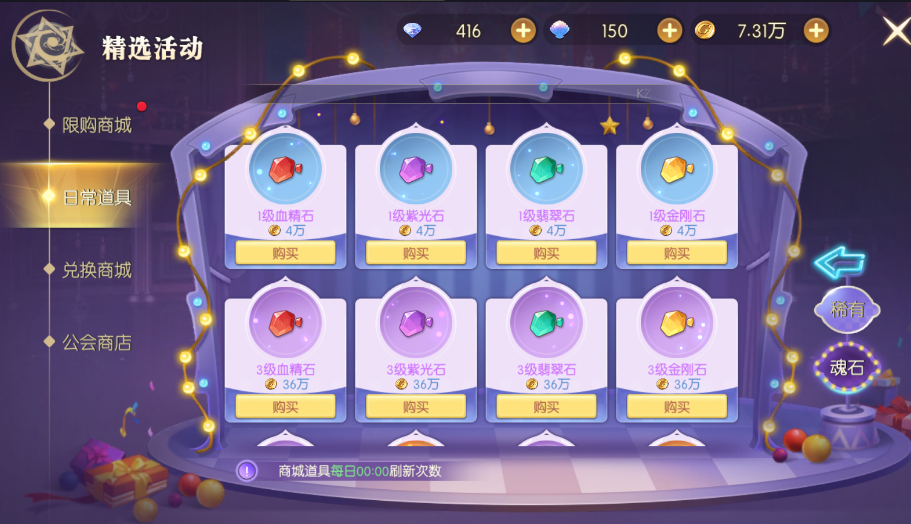Add more blue gems with plus button

[669, 31]
